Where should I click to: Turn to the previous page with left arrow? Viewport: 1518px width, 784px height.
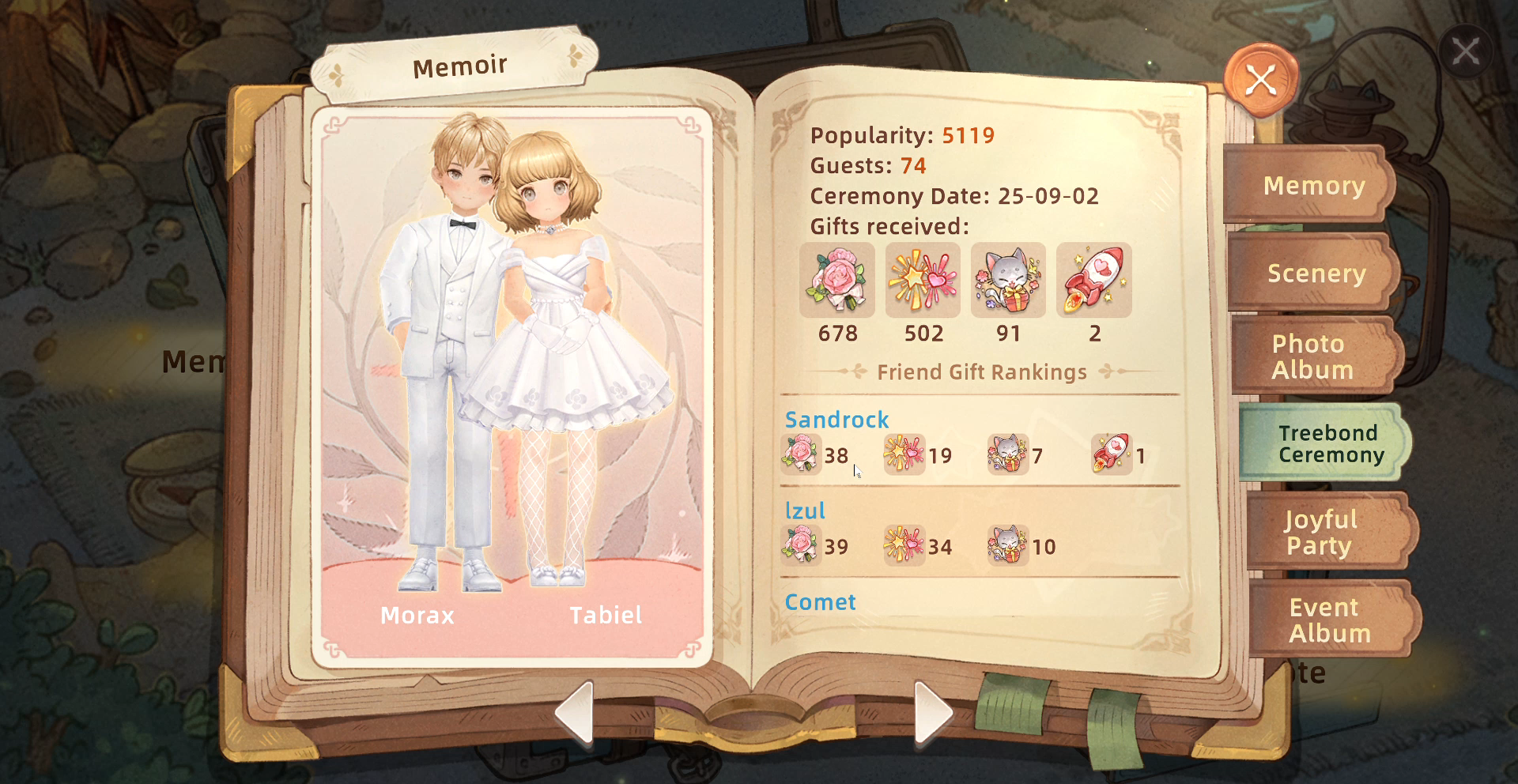tap(576, 712)
